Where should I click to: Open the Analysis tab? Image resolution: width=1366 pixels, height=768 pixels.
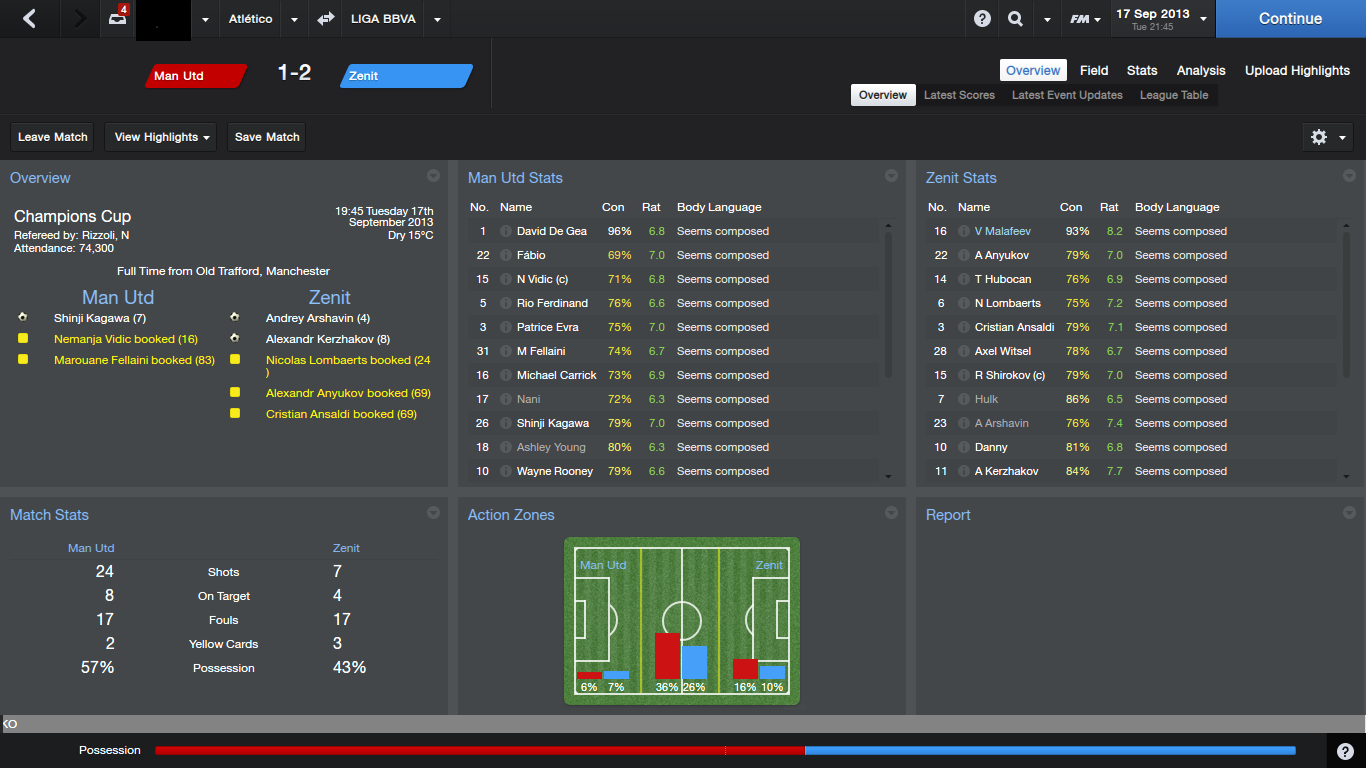pos(1201,70)
